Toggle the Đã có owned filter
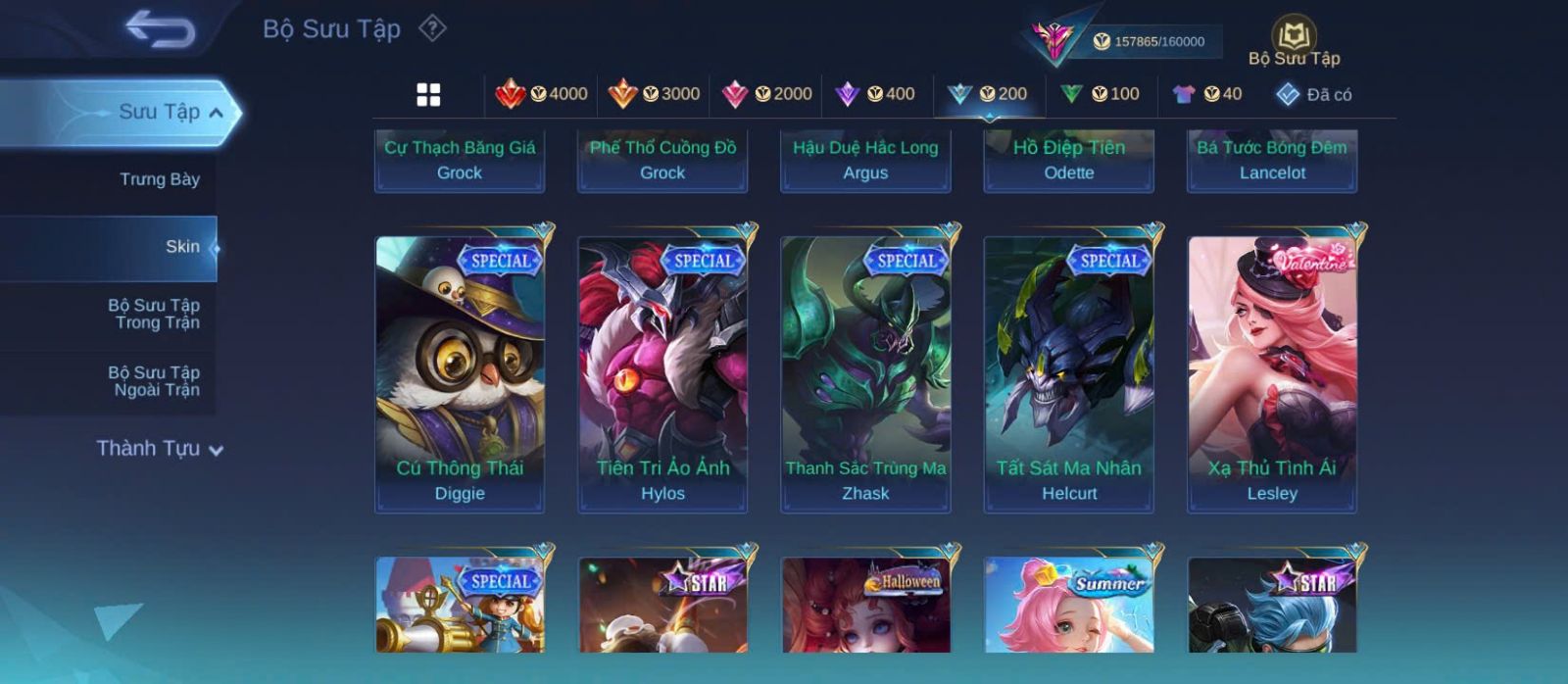1568x684 pixels. point(1314,94)
